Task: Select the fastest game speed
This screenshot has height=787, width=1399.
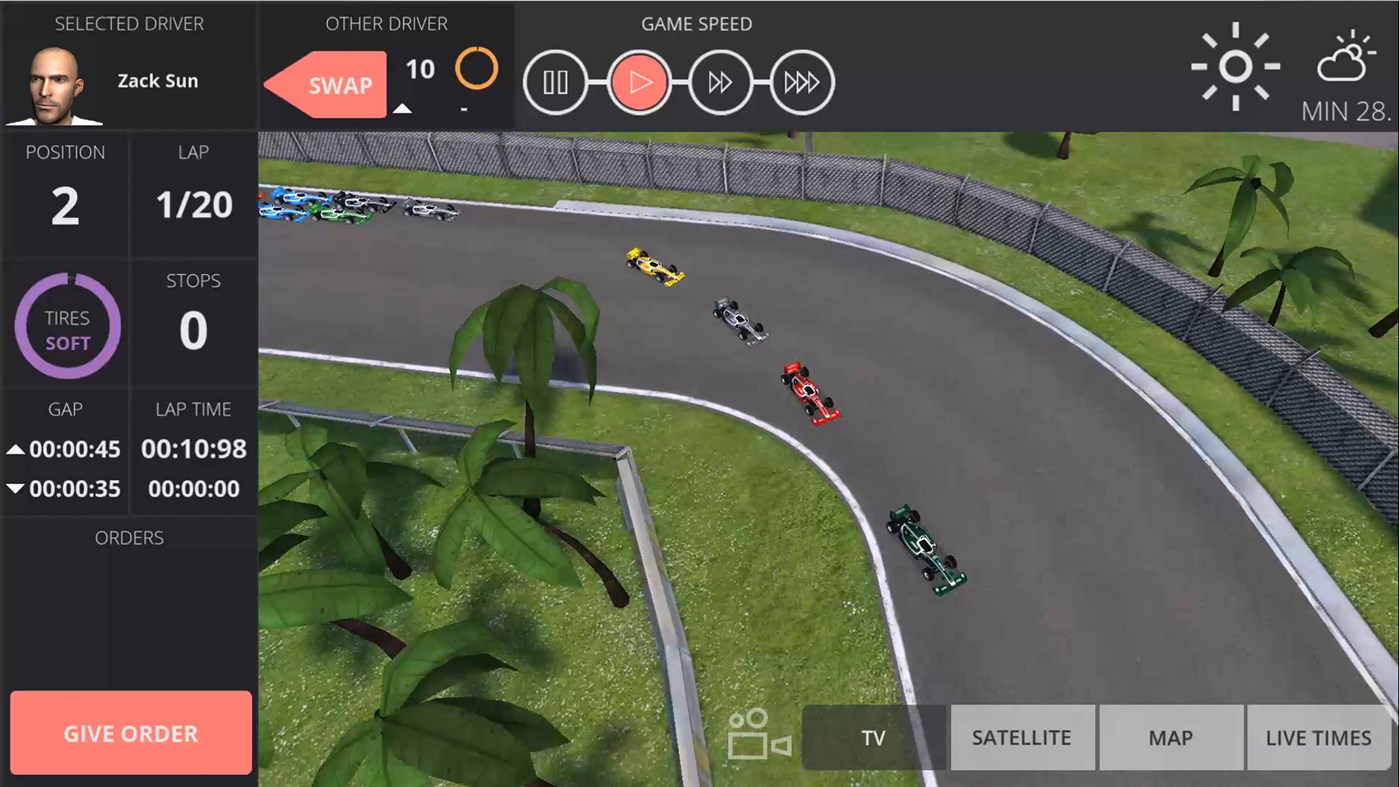Action: pyautogui.click(x=802, y=82)
